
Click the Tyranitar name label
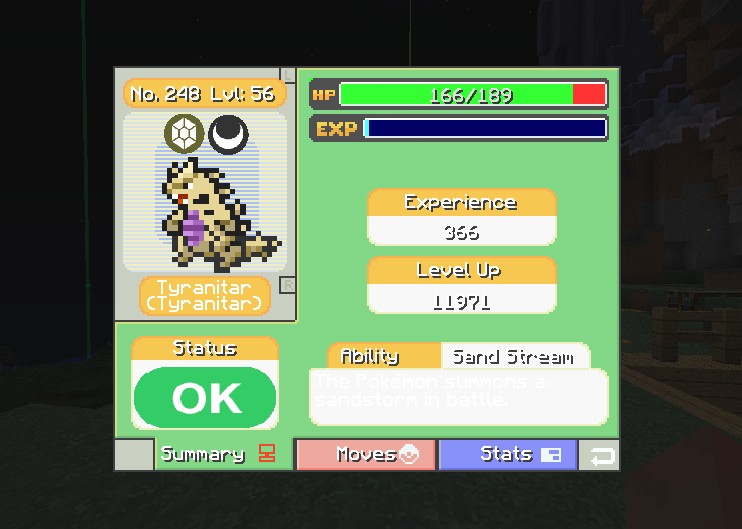click(205, 295)
